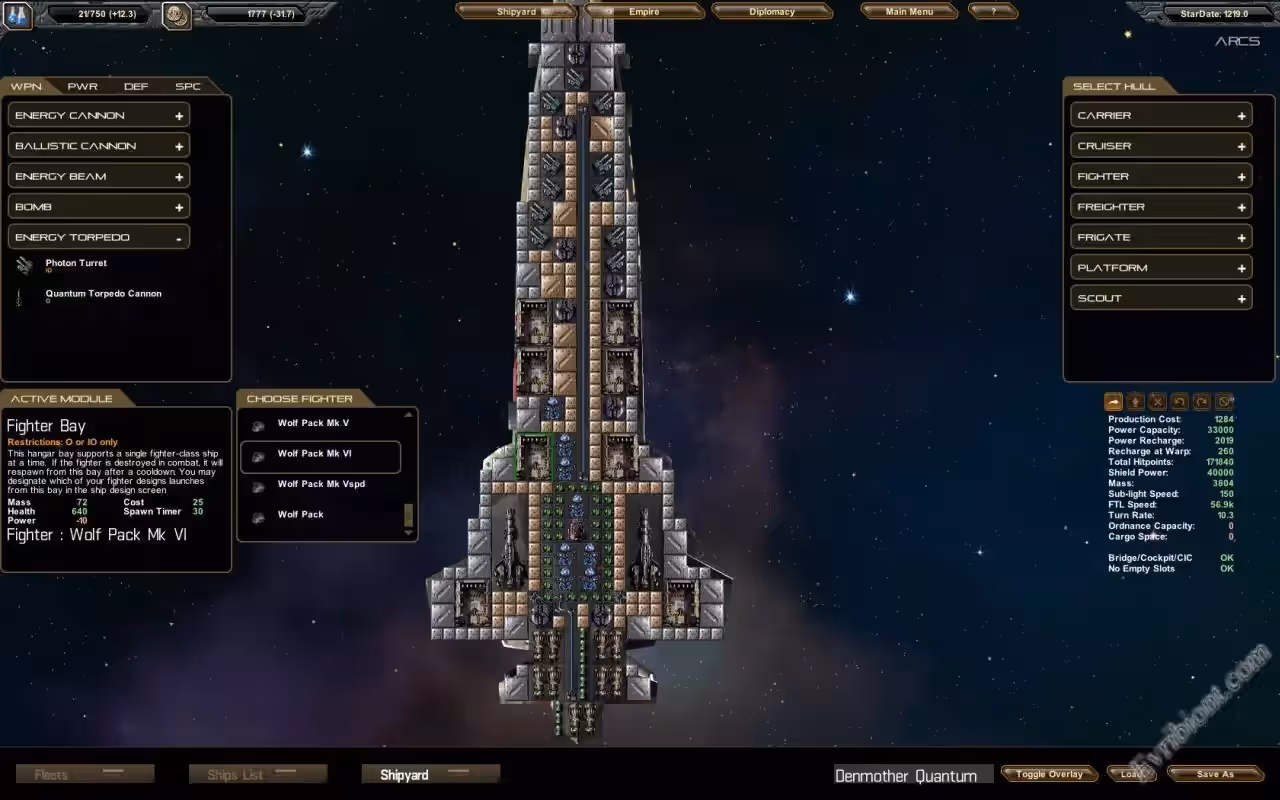Expand the Ballistic Cannon category

(x=99, y=146)
